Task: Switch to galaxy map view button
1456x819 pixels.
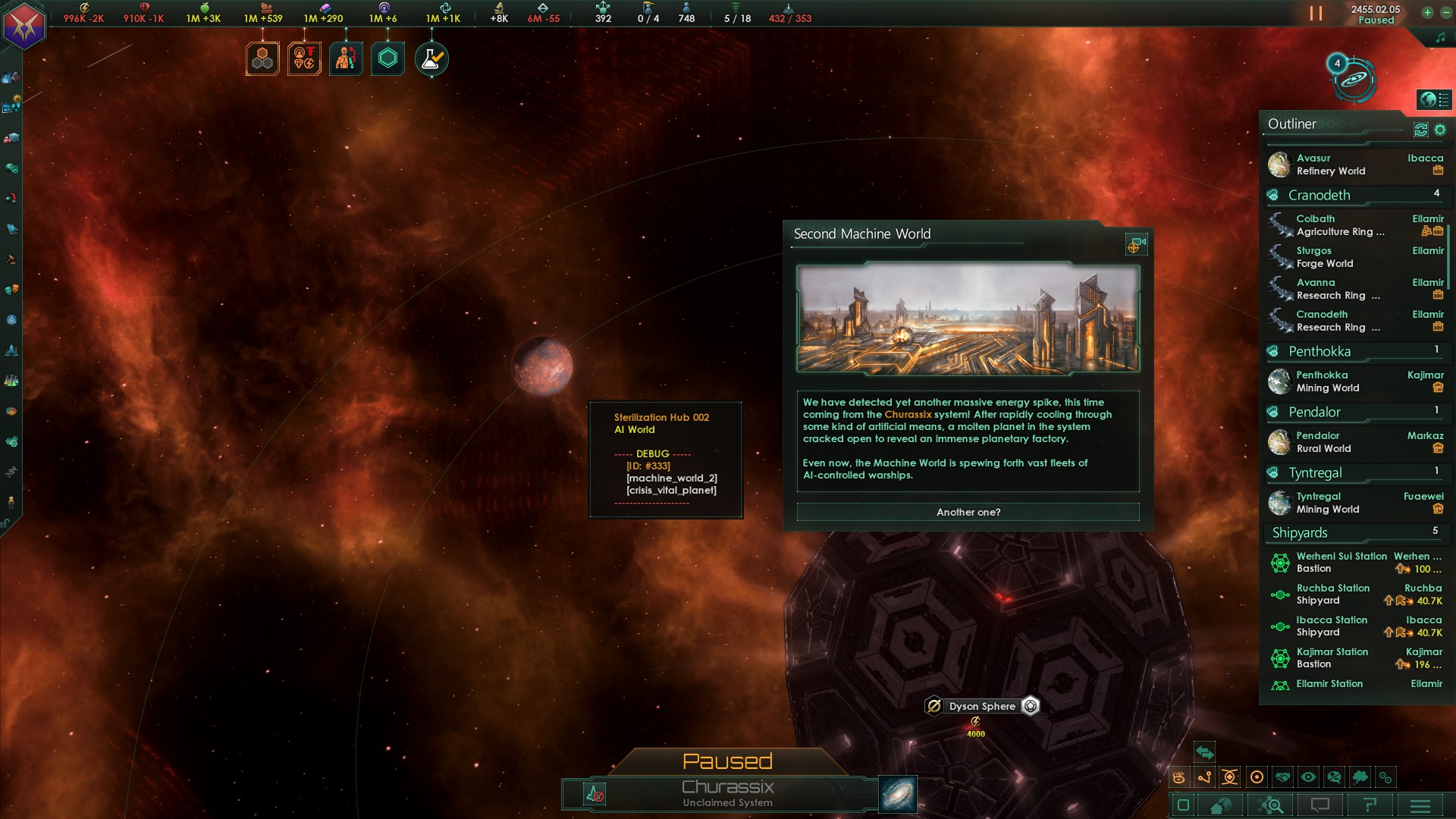Action: pyautogui.click(x=898, y=794)
